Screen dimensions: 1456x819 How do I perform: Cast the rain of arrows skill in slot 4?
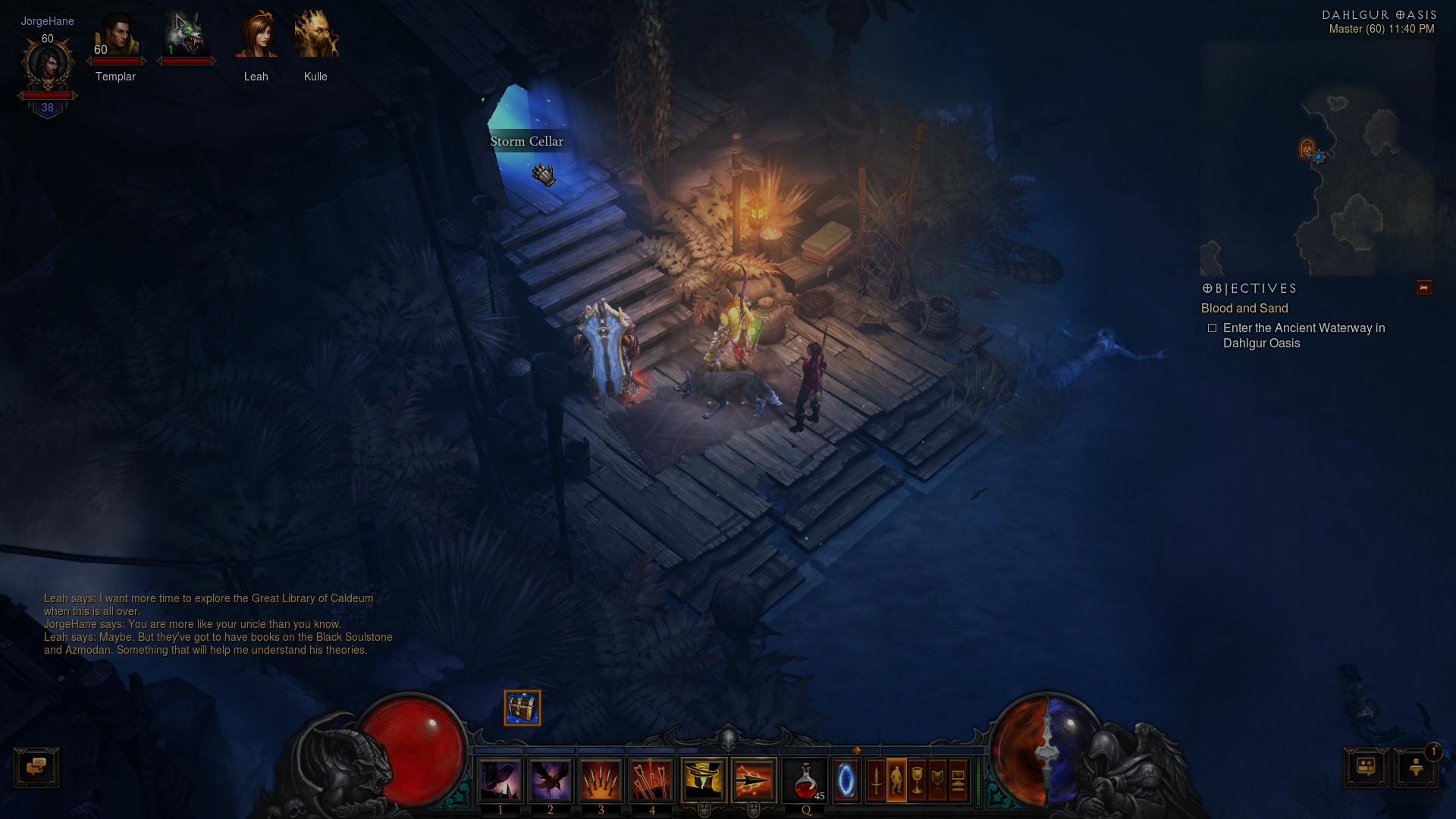(x=651, y=780)
